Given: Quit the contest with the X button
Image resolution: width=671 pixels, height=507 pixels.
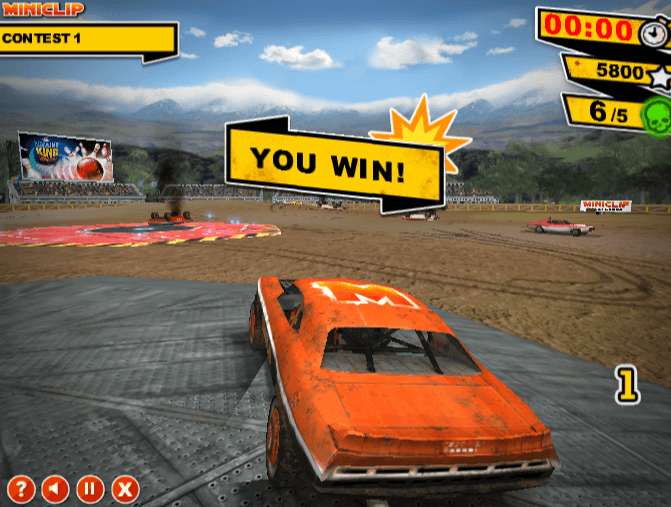Looking at the screenshot, I should tap(124, 489).
